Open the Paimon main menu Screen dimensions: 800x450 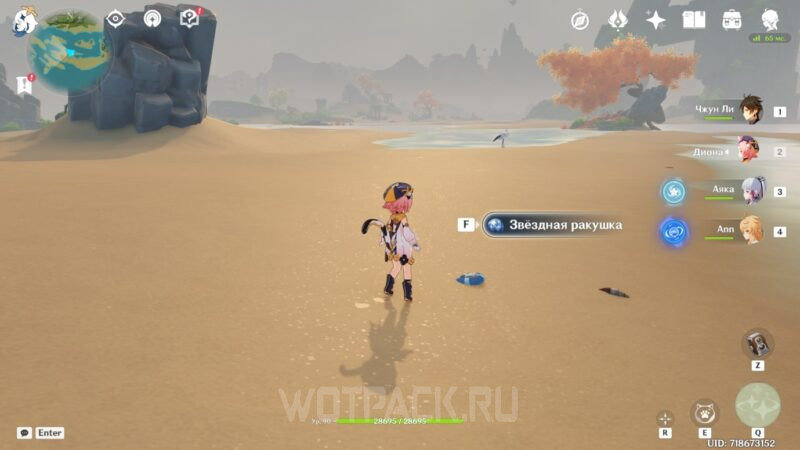[x=24, y=21]
